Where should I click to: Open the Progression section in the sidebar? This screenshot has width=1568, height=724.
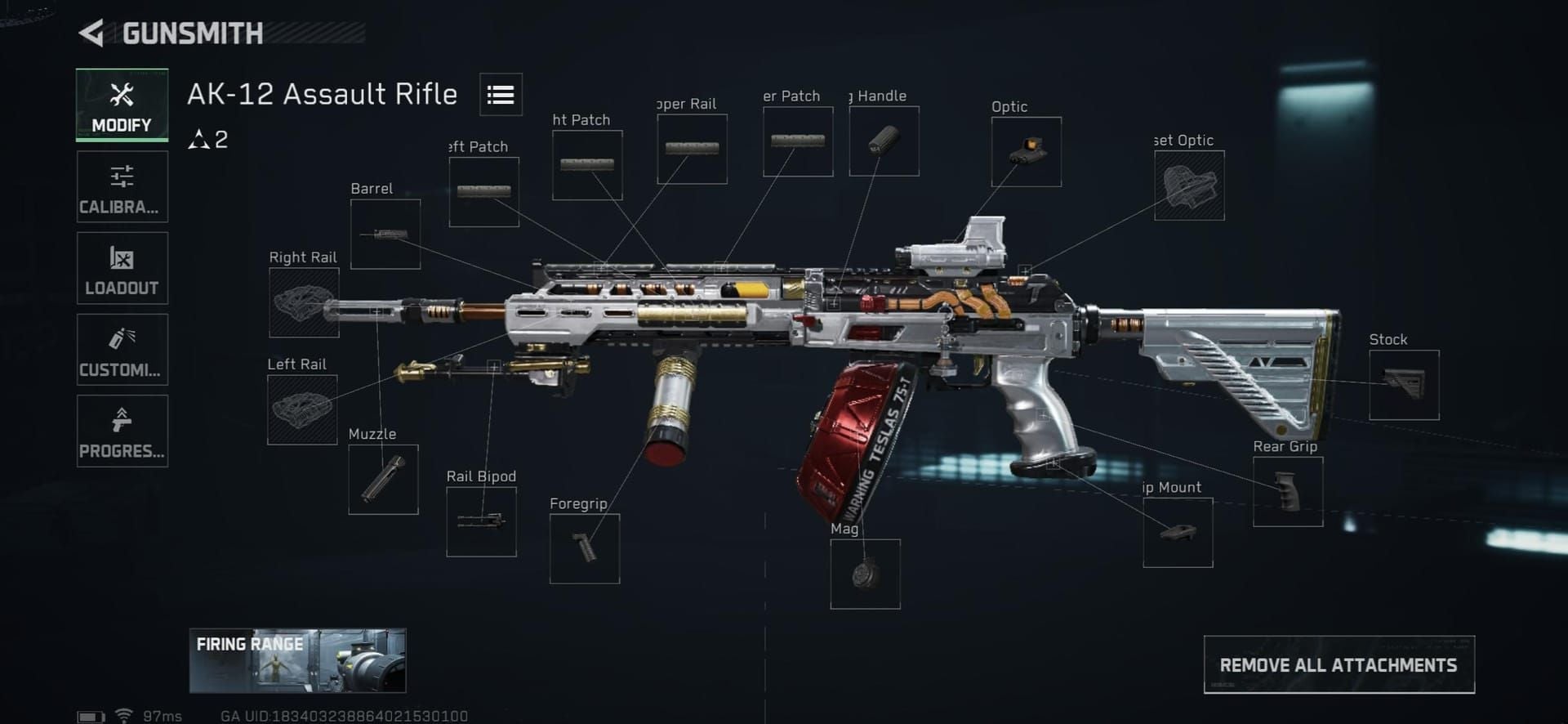(x=121, y=431)
